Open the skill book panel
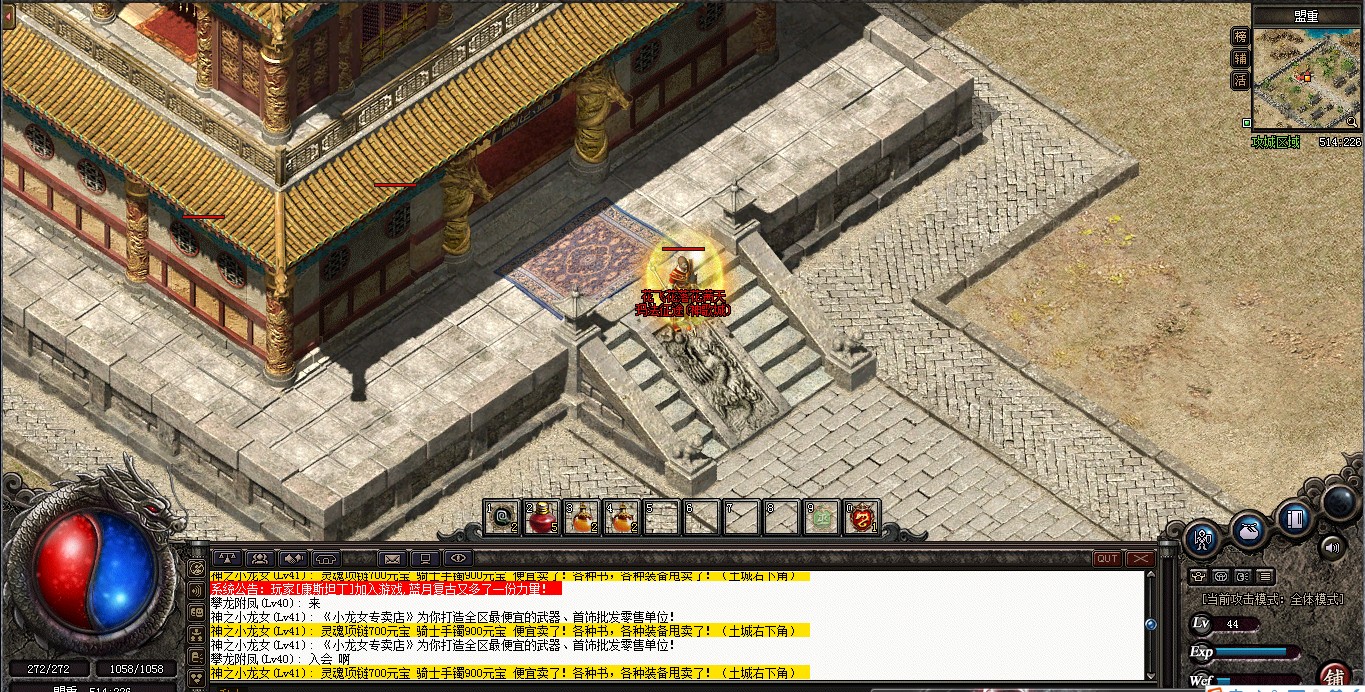1365x692 pixels. 1295,519
